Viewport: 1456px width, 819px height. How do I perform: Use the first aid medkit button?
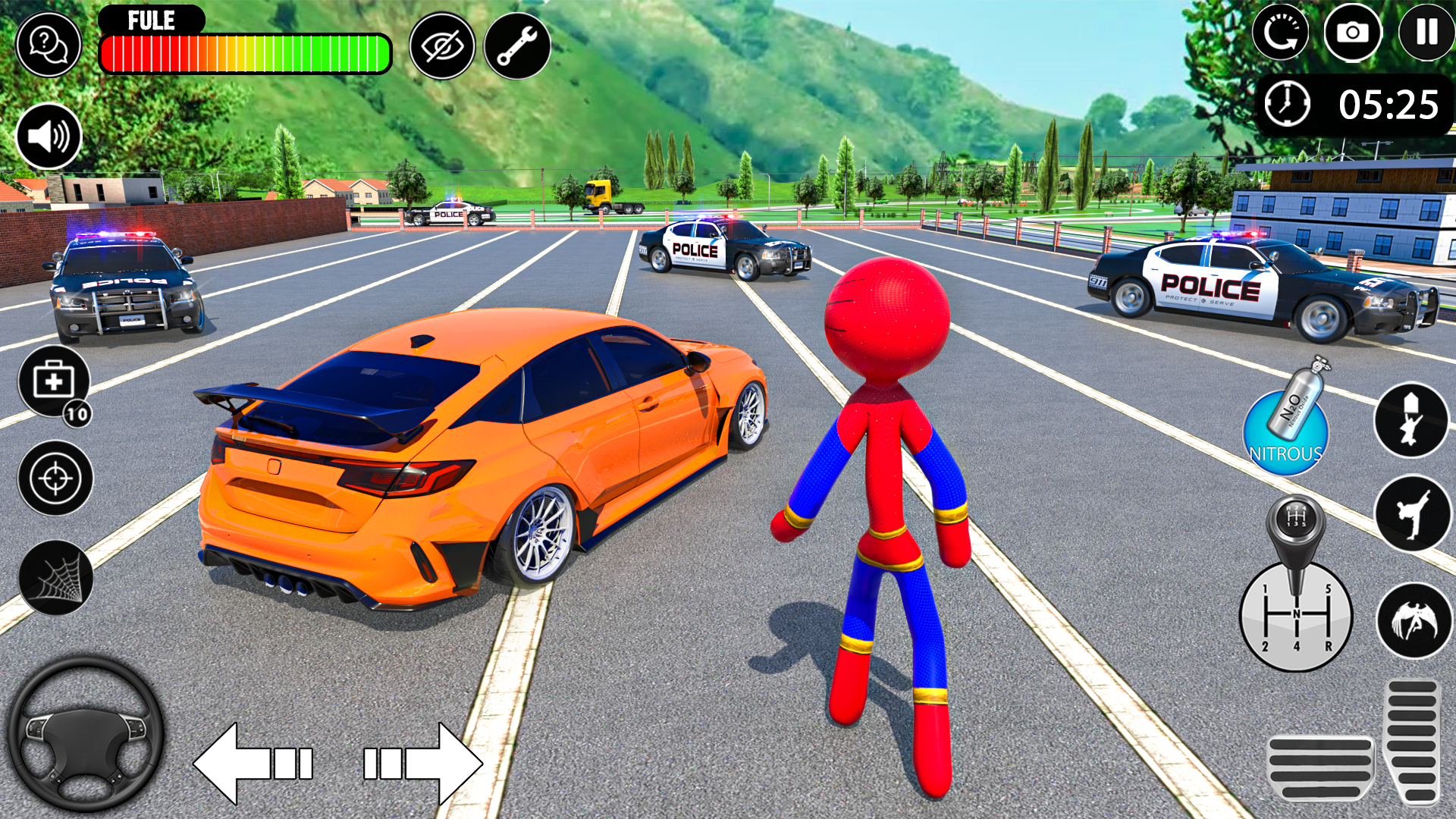point(54,381)
